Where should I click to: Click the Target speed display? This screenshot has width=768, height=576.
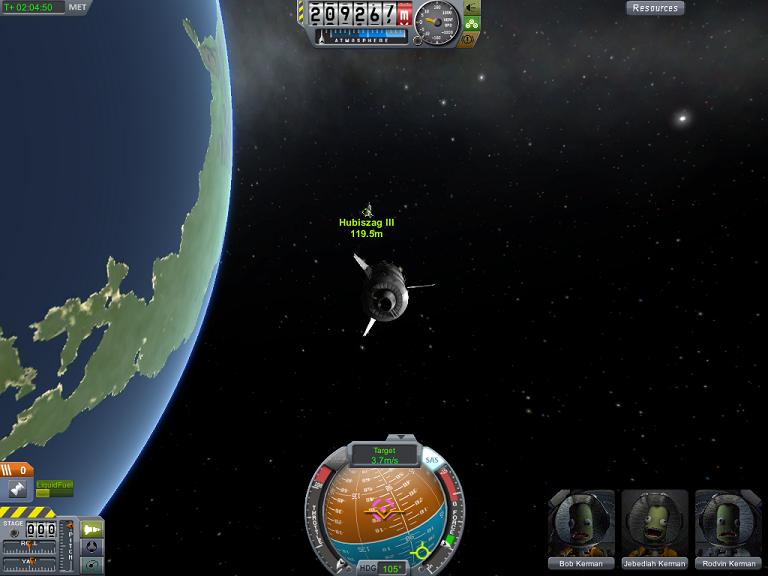coord(384,456)
